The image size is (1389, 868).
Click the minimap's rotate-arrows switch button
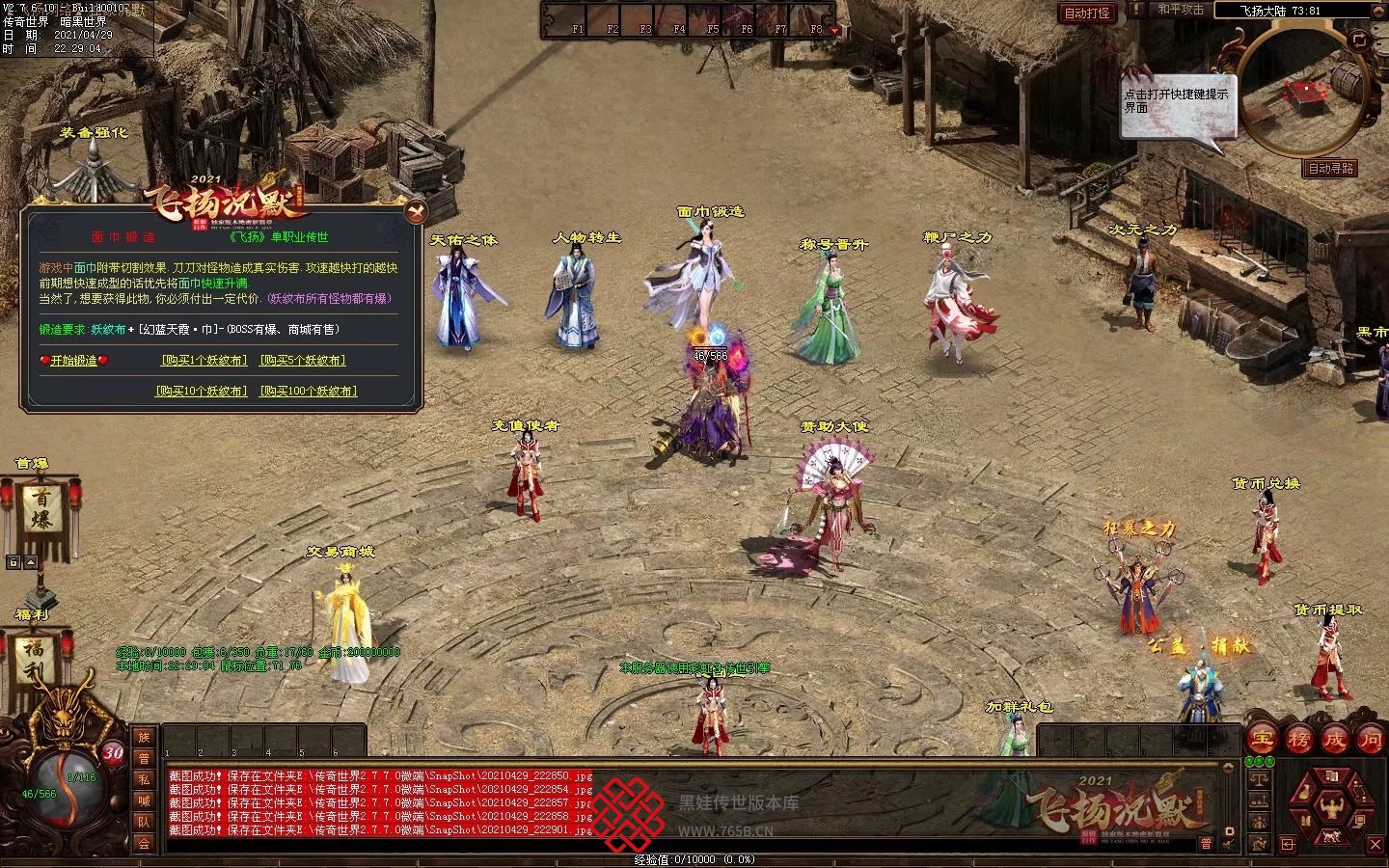point(1359,41)
